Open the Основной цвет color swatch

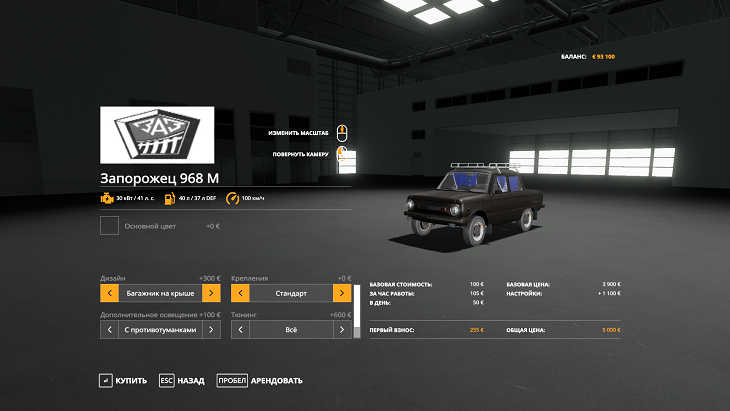(110, 226)
